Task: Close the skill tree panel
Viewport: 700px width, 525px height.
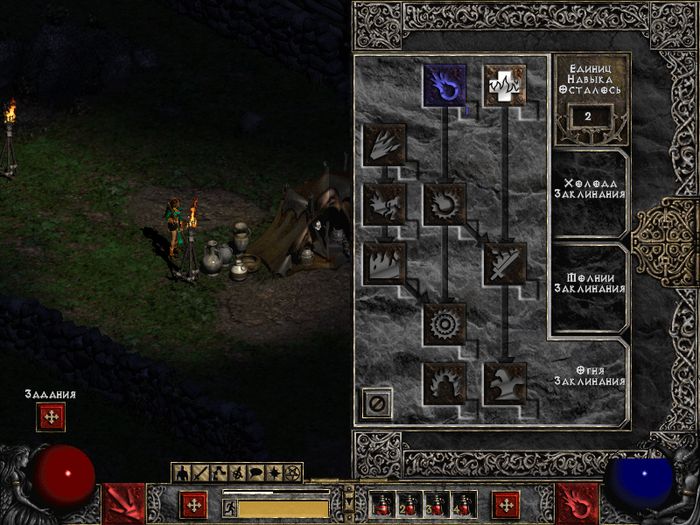Action: click(377, 404)
